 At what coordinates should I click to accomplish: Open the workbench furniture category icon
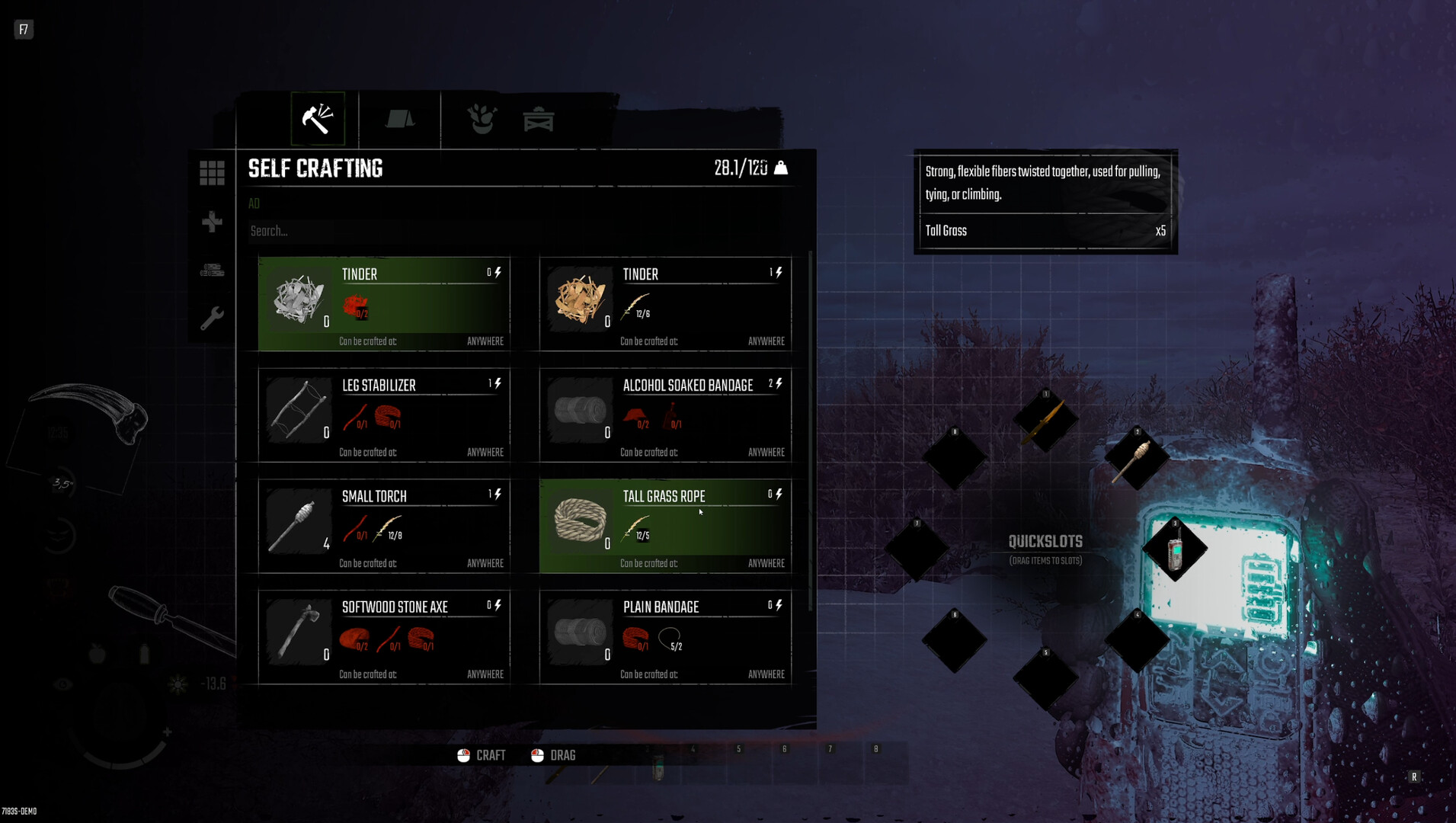pyautogui.click(x=539, y=118)
